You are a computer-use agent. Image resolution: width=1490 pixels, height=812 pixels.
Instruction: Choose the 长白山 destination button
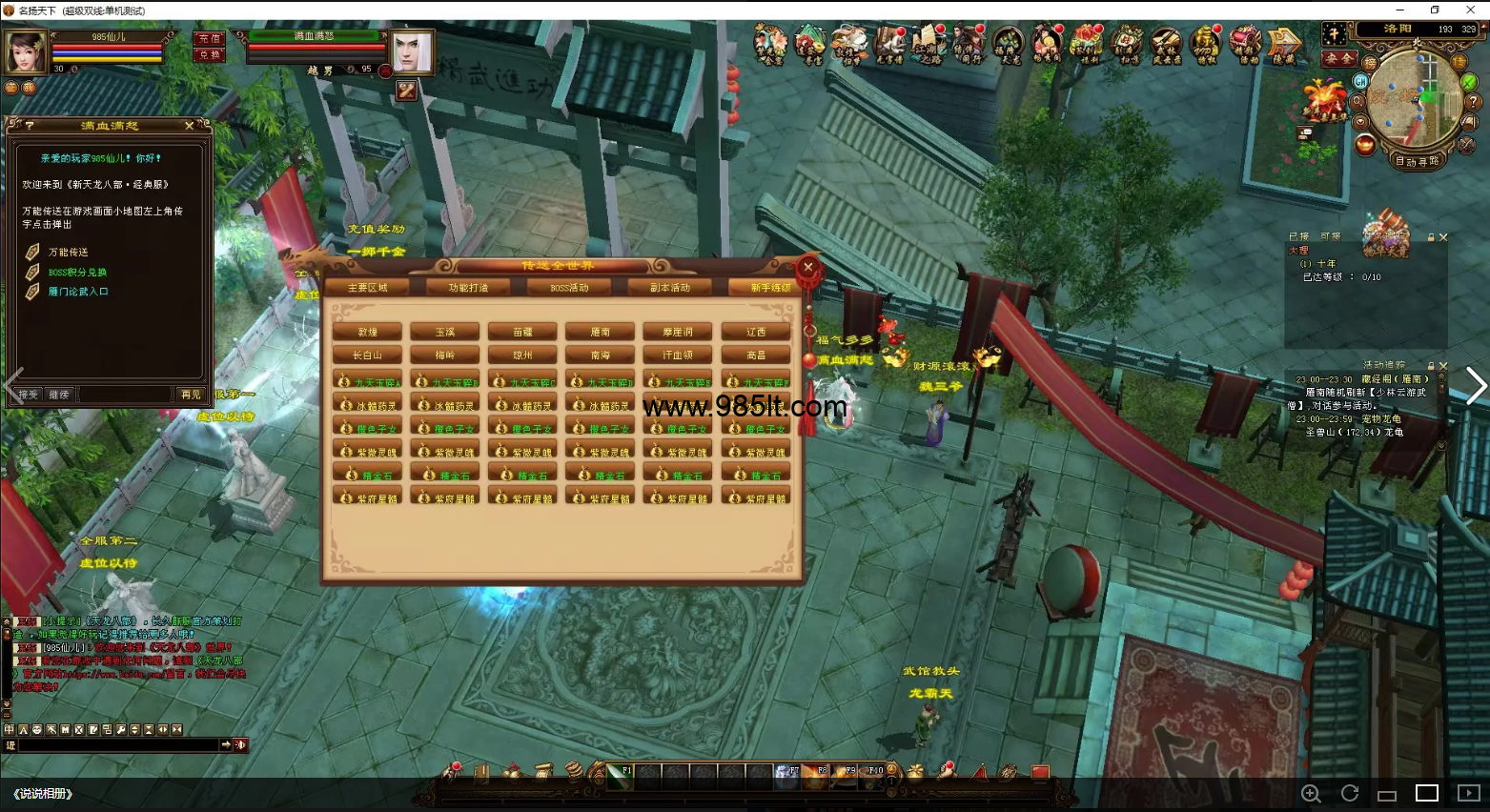tap(367, 355)
